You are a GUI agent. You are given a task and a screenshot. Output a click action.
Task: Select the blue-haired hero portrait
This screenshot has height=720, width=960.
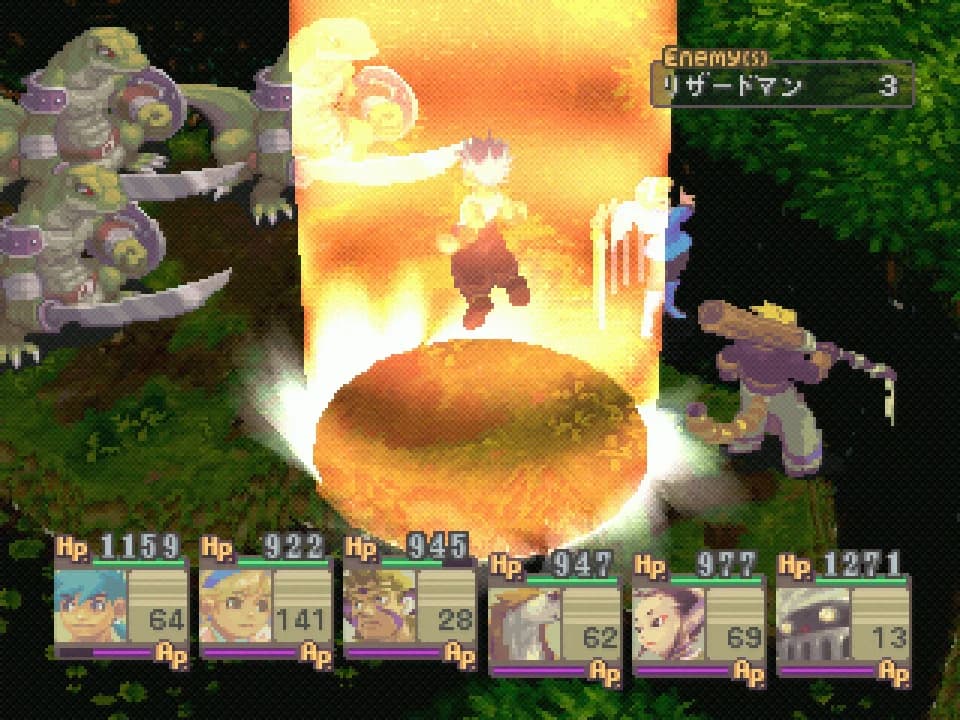click(x=90, y=606)
